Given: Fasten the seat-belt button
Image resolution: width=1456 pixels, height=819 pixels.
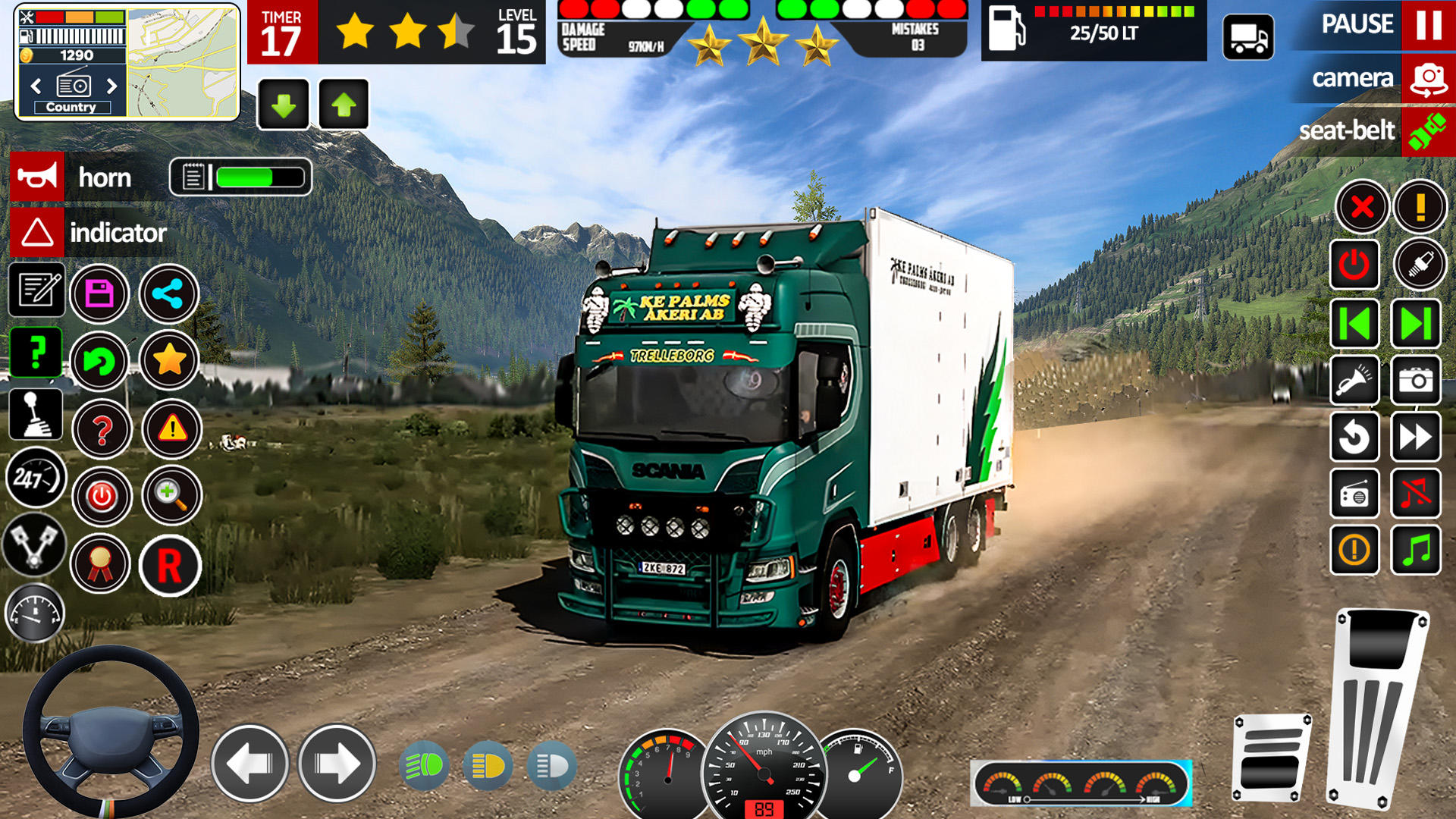Looking at the screenshot, I should pyautogui.click(x=1427, y=131).
